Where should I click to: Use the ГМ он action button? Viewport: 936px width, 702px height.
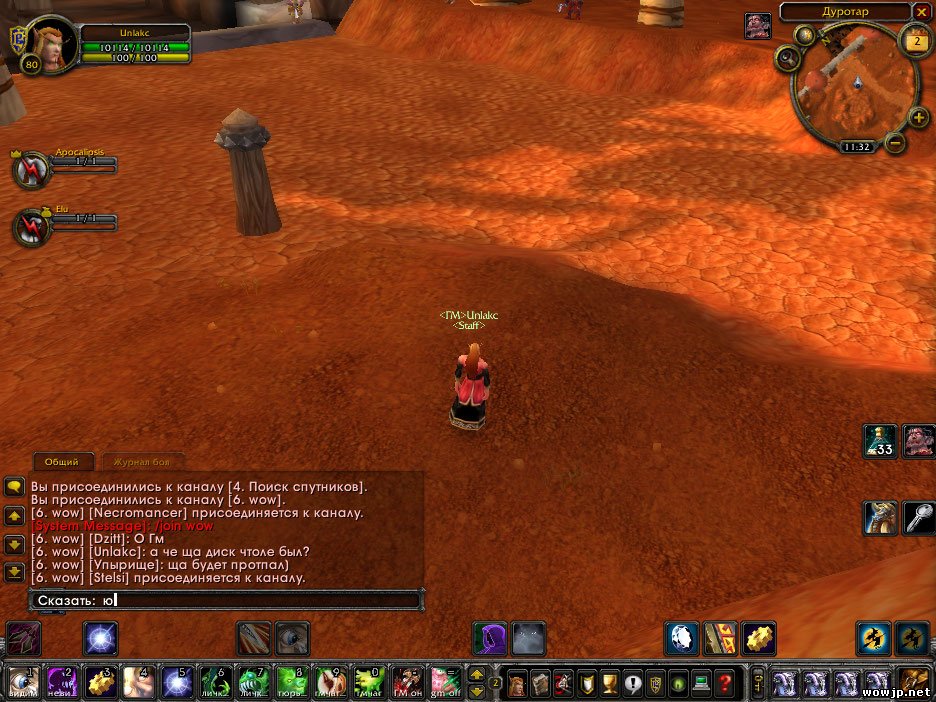click(x=405, y=684)
